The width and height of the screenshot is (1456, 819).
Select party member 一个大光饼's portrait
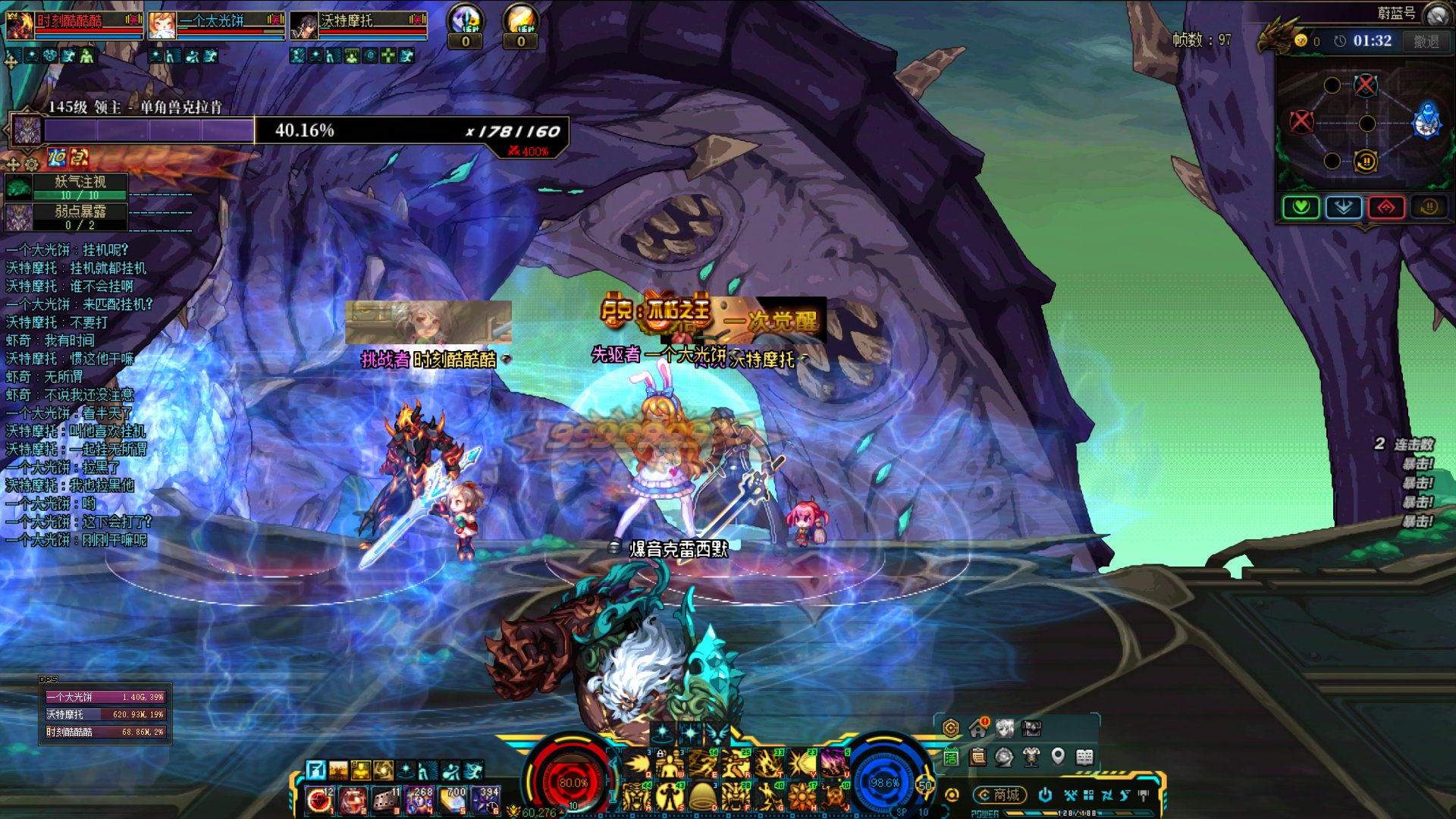(162, 26)
